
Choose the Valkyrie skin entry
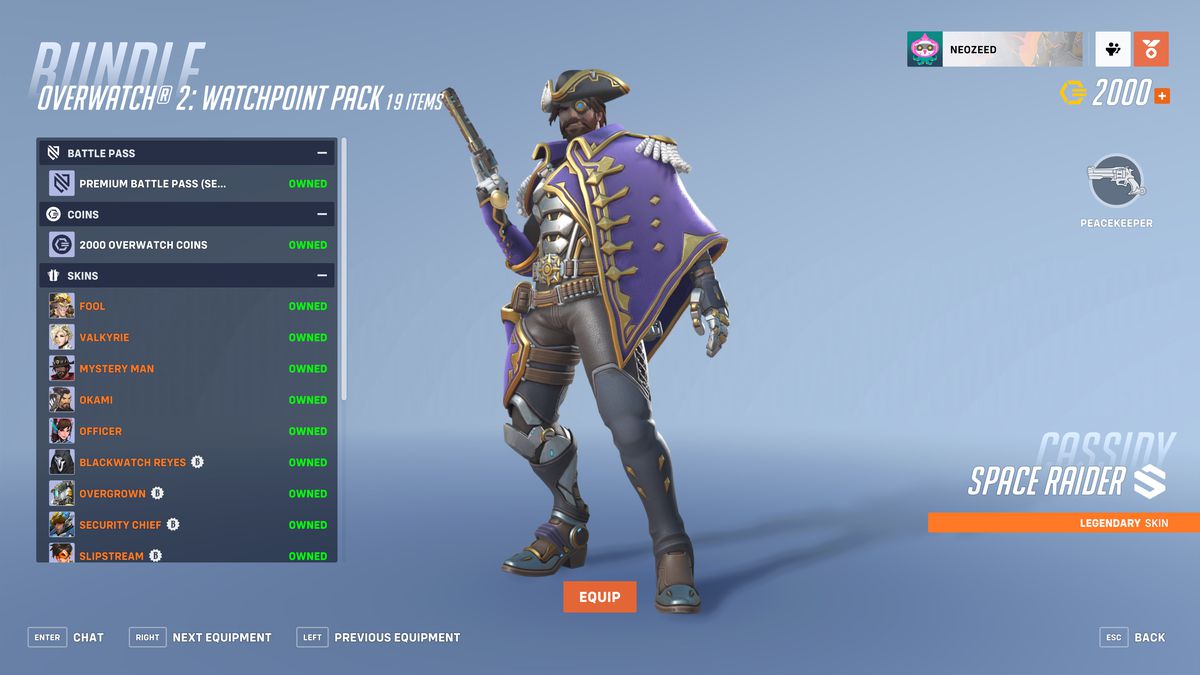[187, 337]
